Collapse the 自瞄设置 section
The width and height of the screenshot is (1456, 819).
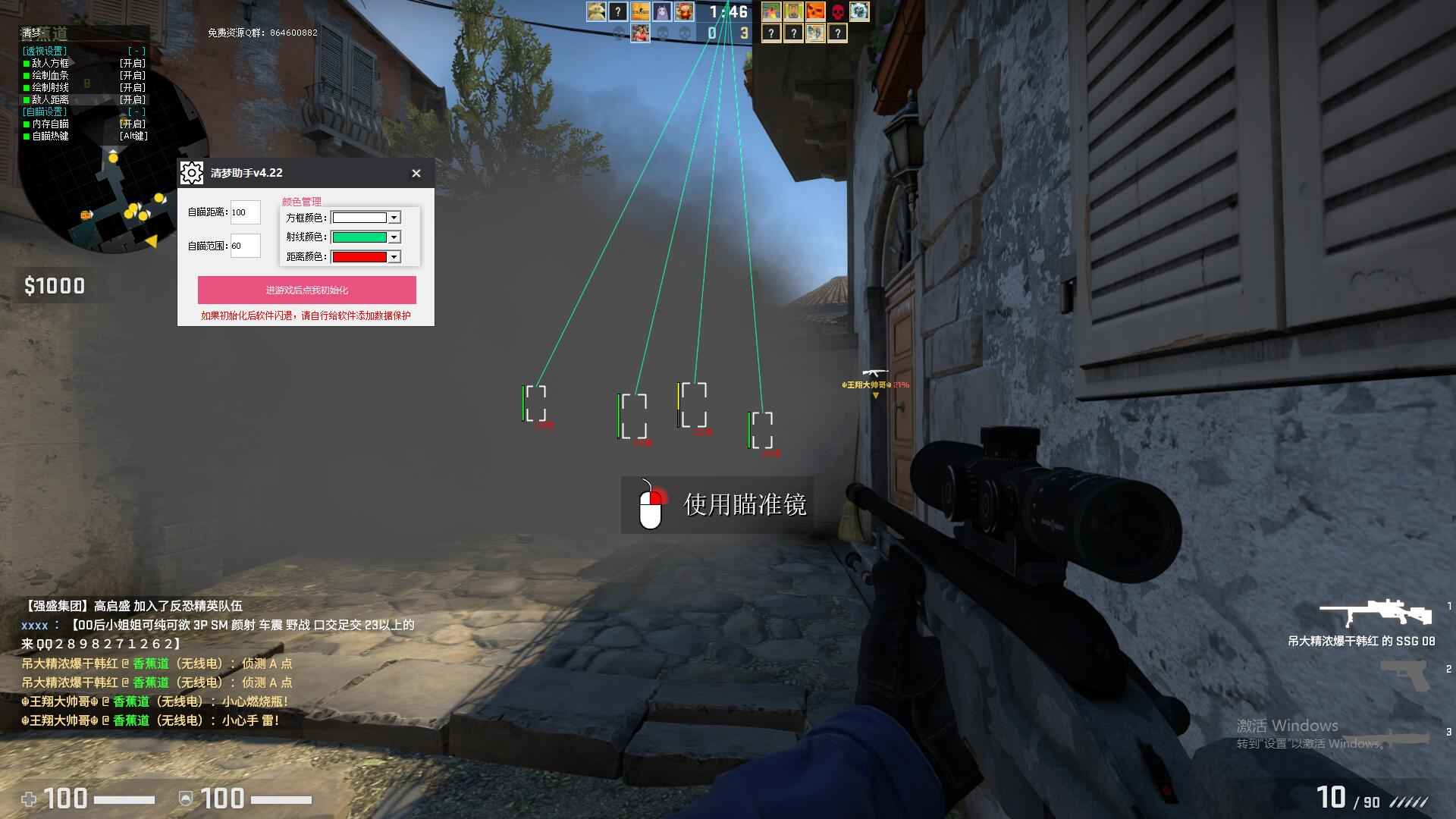click(x=136, y=111)
